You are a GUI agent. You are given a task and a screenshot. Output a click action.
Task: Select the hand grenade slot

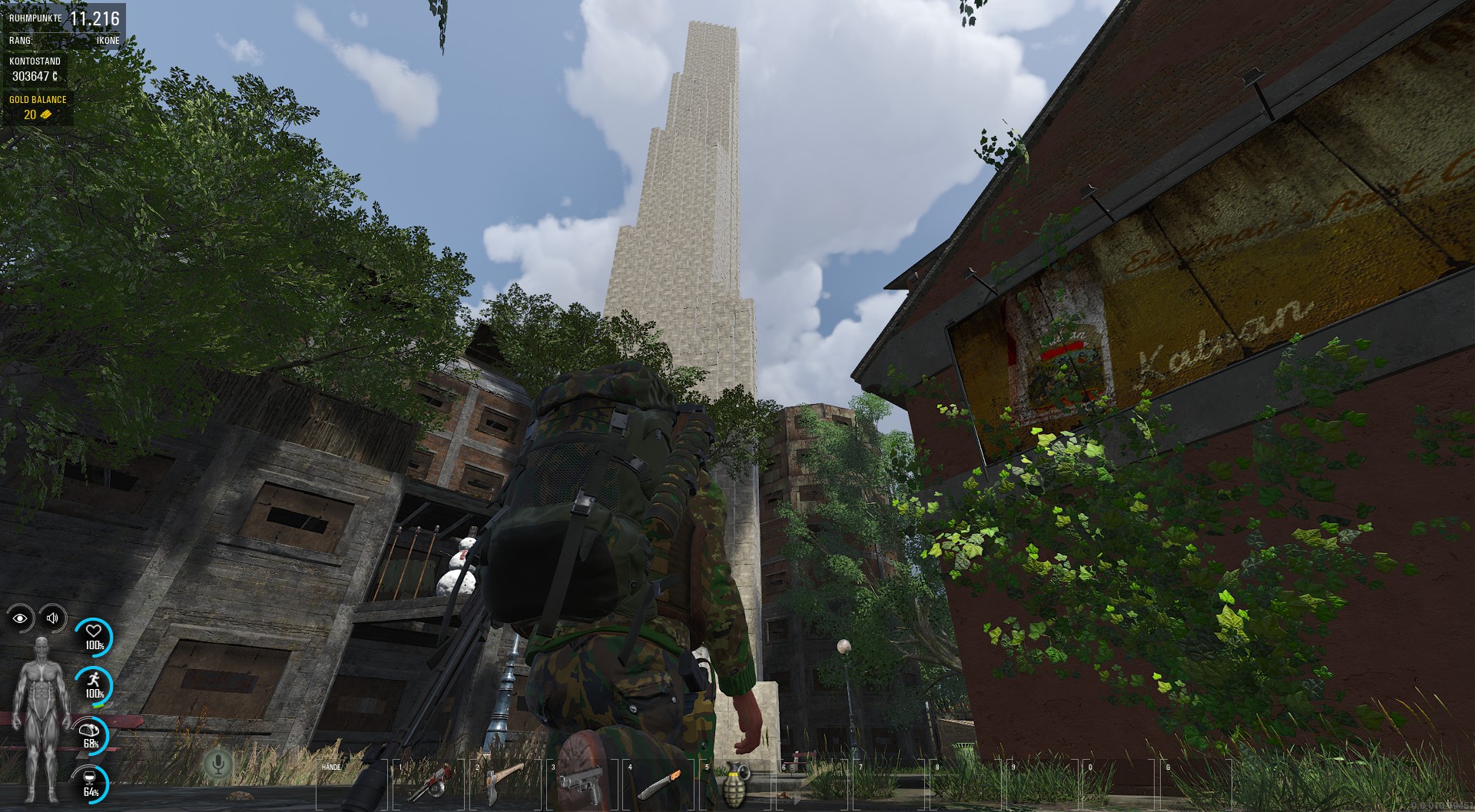click(736, 784)
